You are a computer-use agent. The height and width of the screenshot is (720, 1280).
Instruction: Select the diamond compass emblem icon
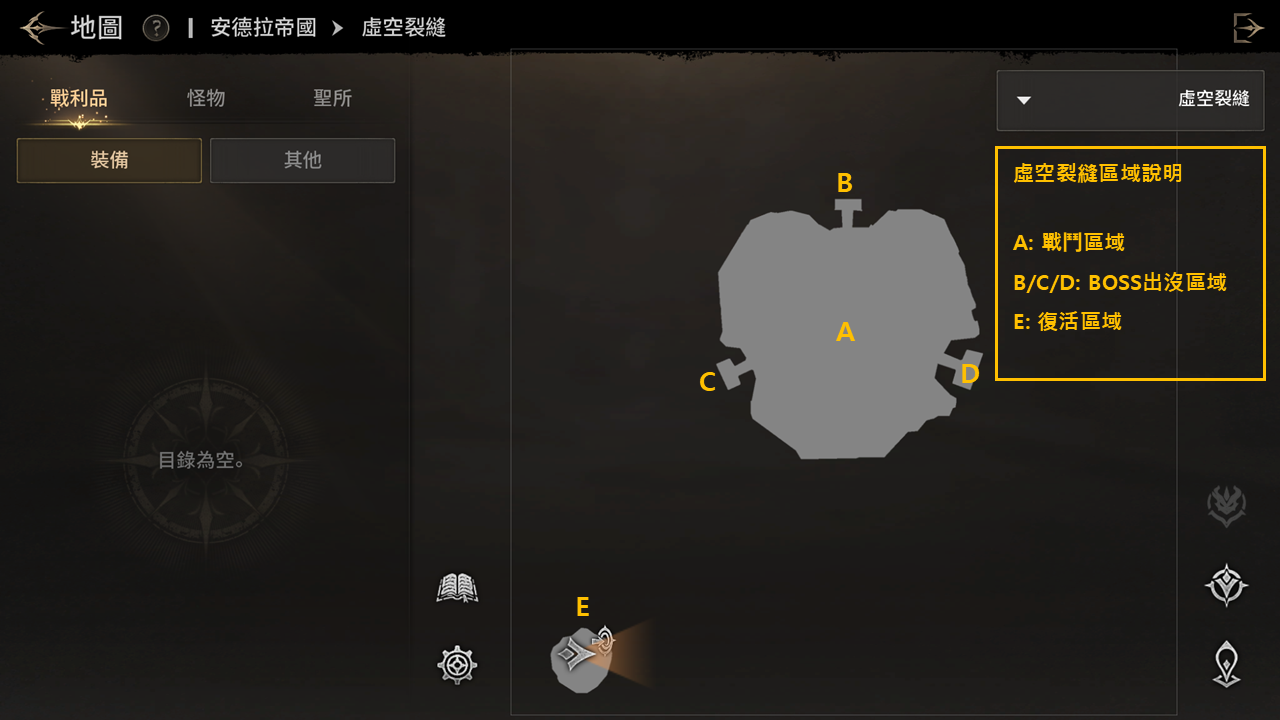1226,585
